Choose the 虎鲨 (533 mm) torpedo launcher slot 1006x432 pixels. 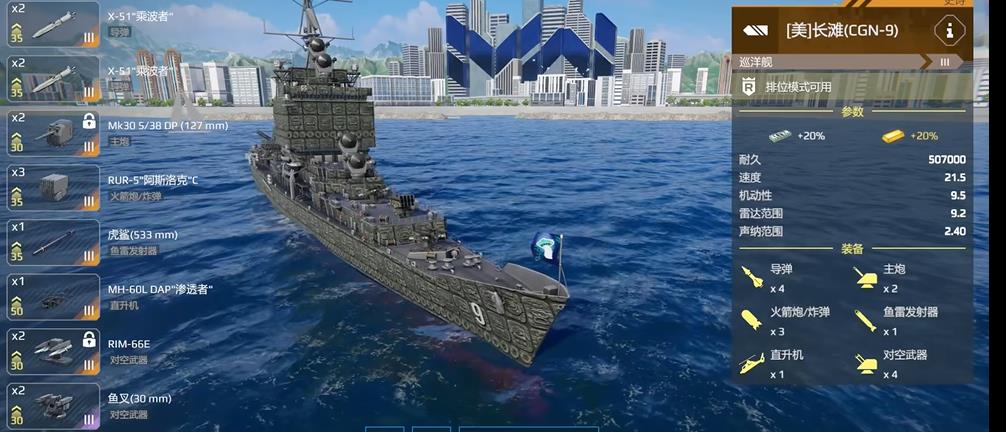(x=52, y=243)
